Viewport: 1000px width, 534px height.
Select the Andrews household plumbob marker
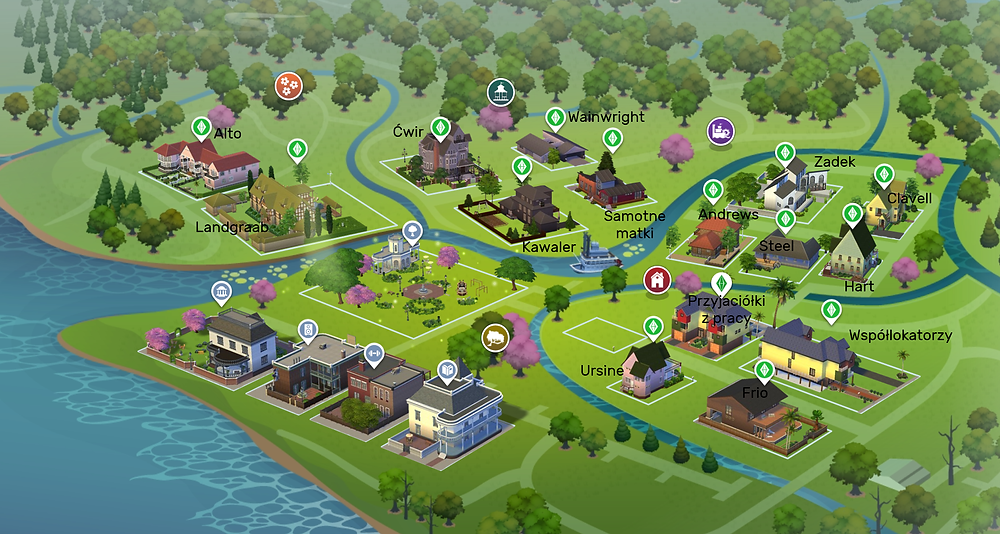coord(713,189)
